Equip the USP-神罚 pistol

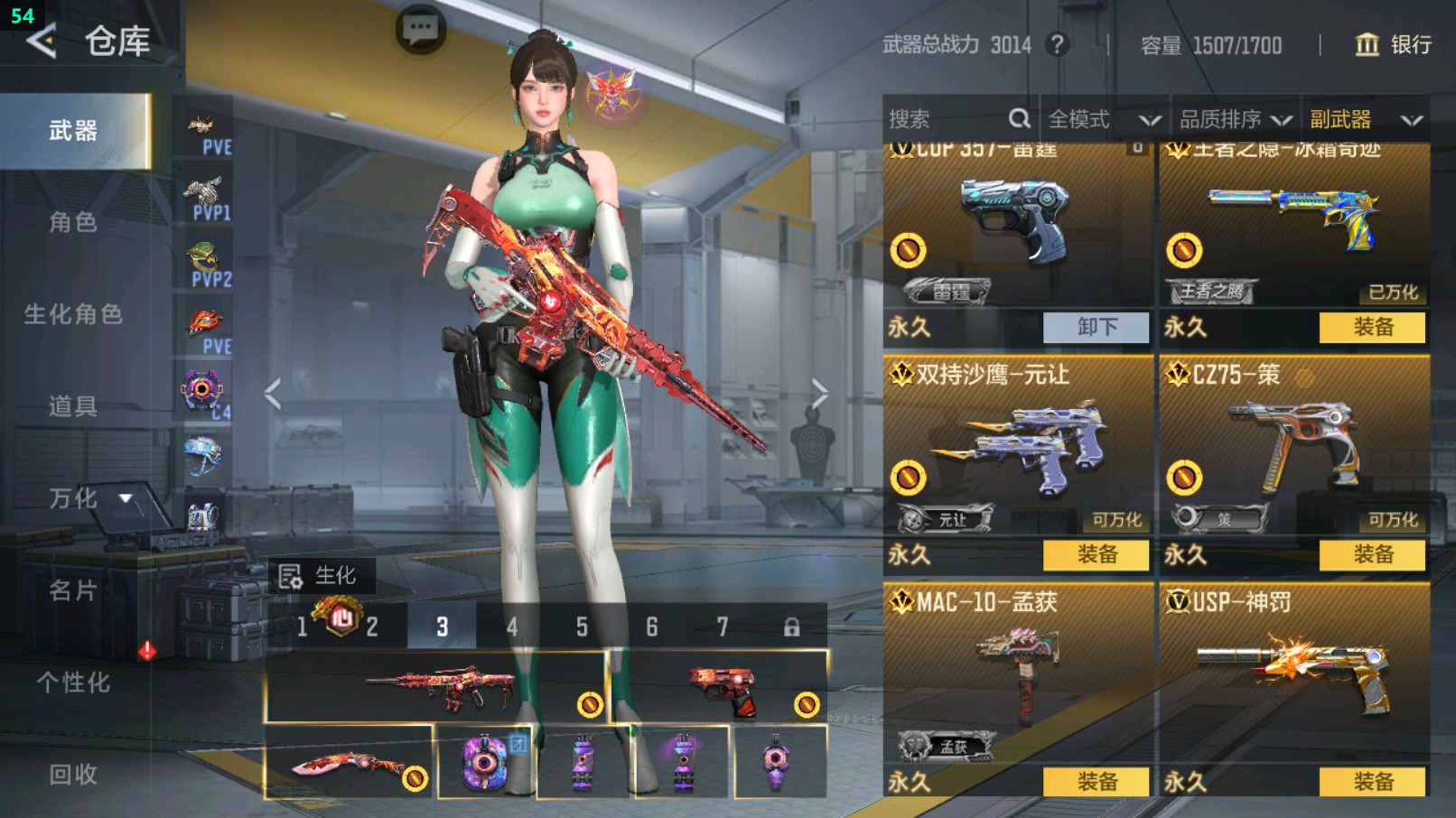tap(1372, 781)
